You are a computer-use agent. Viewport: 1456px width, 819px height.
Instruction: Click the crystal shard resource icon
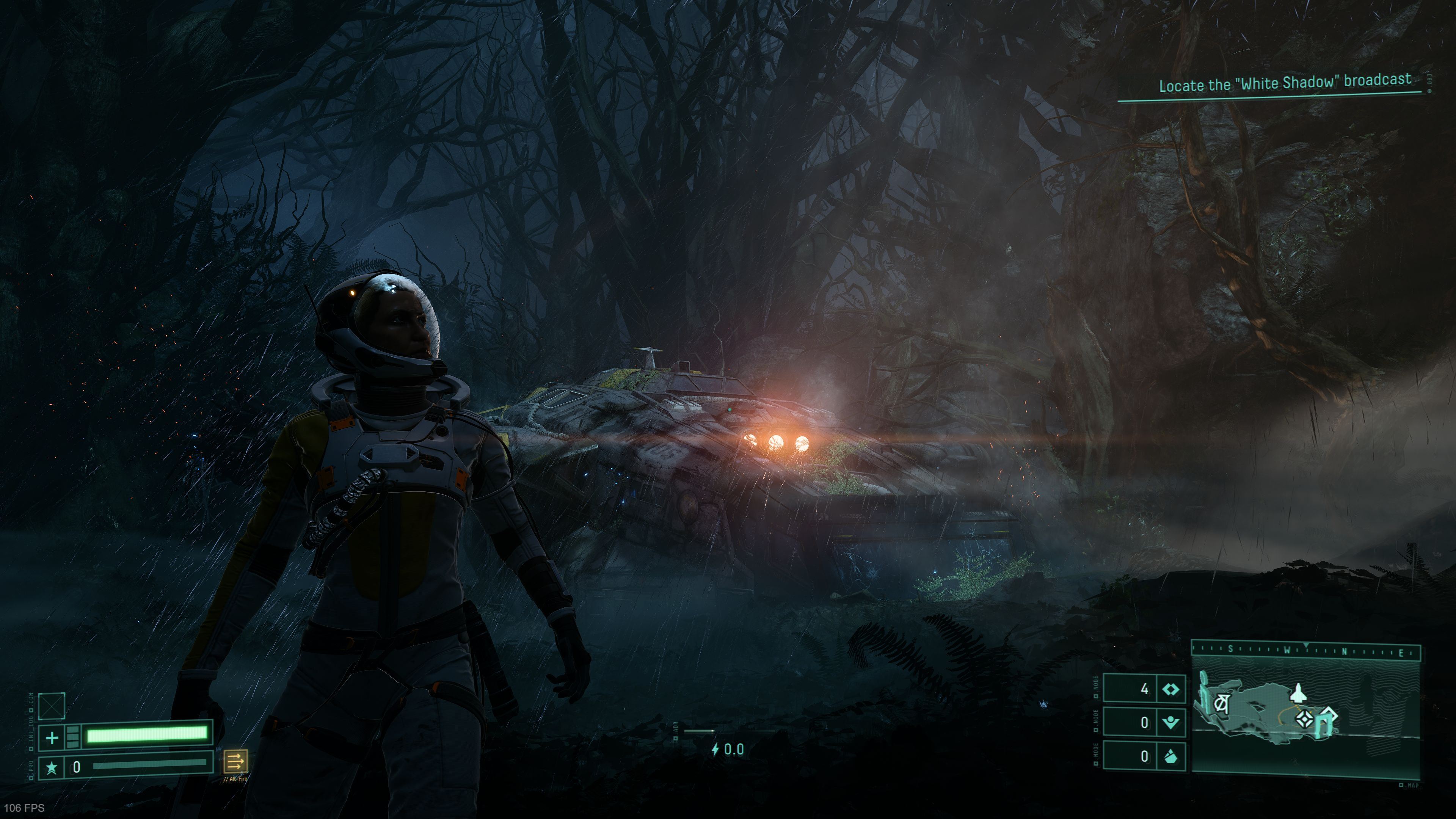pos(1170,756)
